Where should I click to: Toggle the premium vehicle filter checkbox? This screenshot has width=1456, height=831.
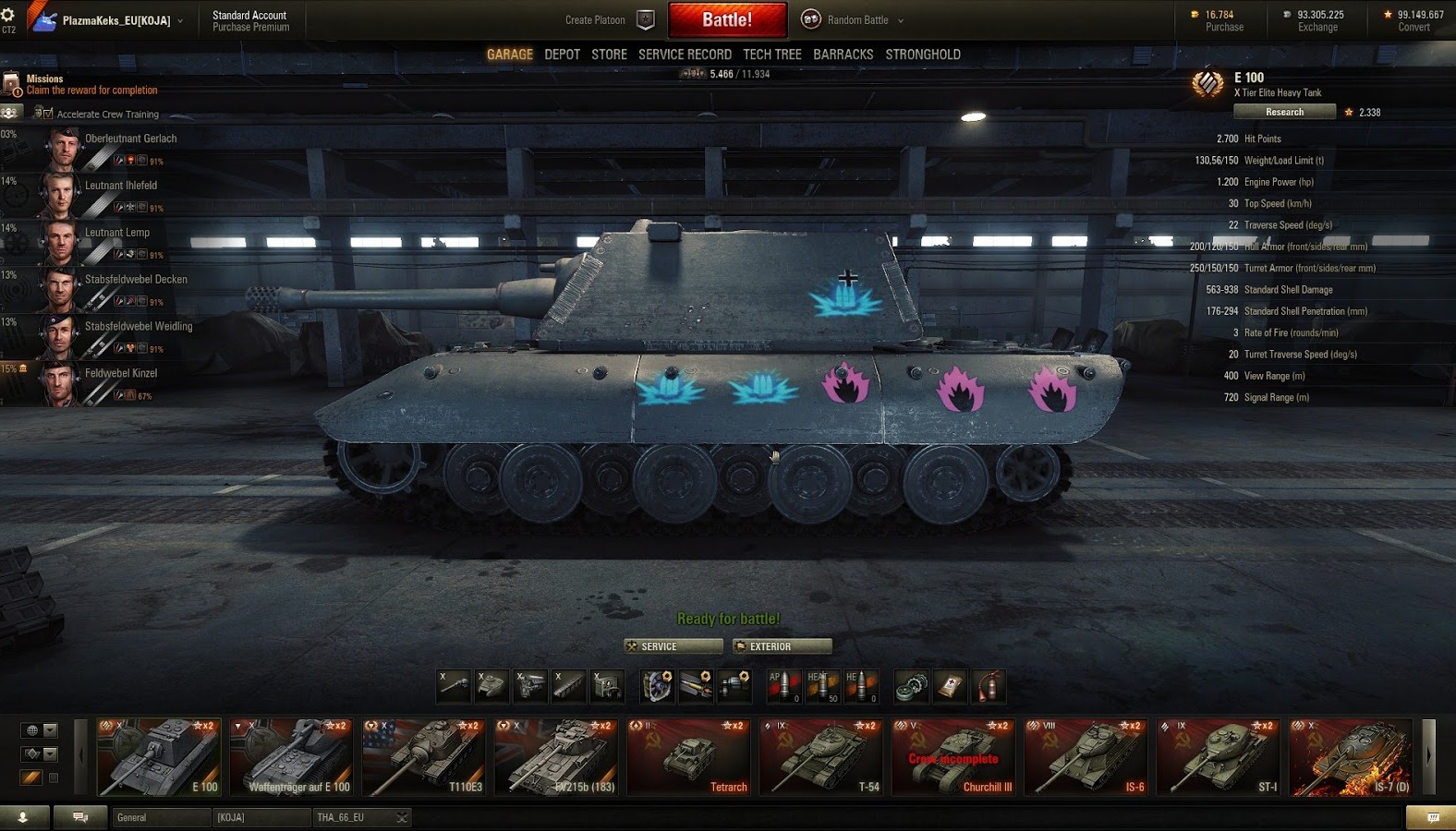[54, 777]
